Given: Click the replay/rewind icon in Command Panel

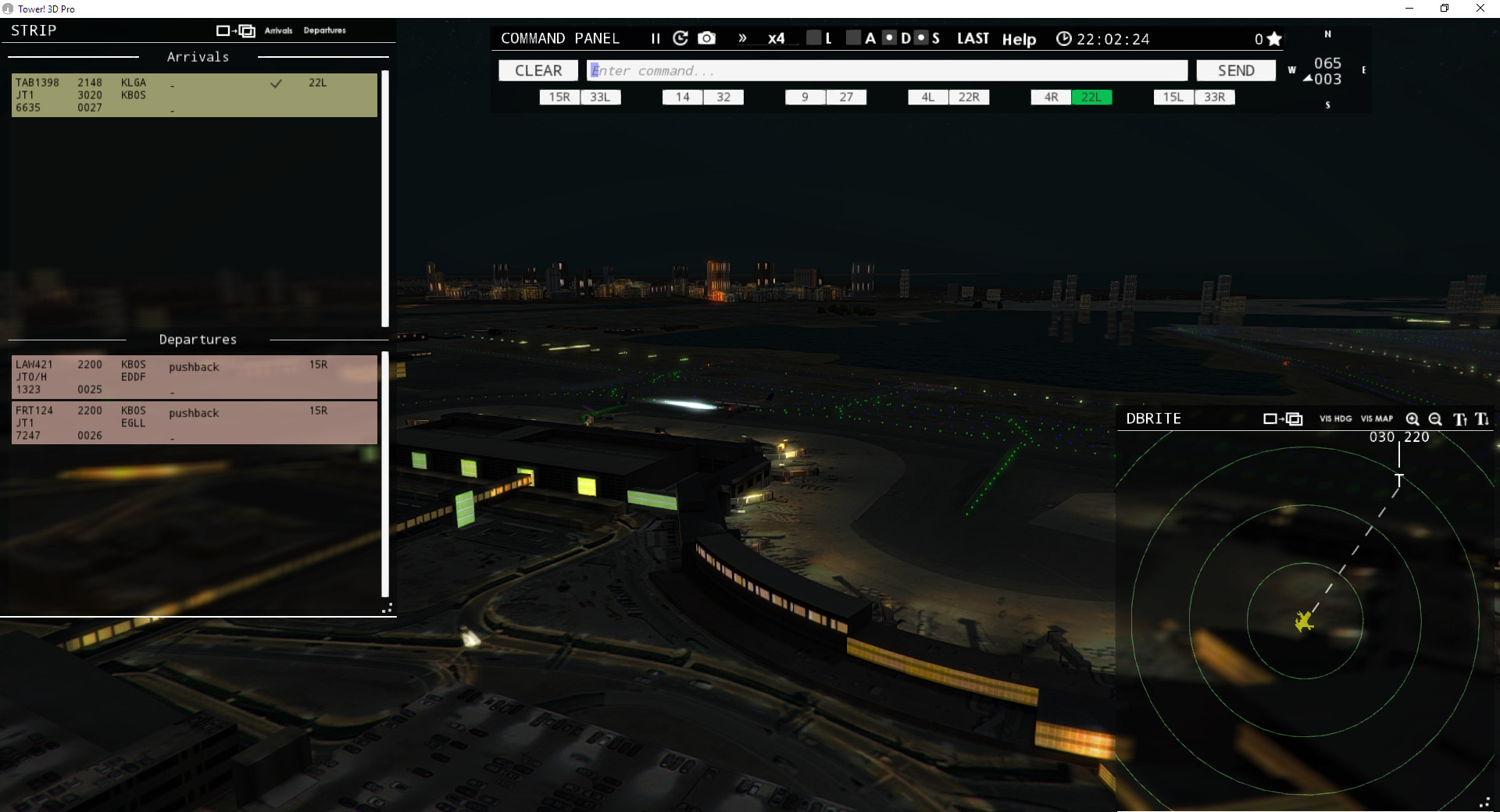Looking at the screenshot, I should pyautogui.click(x=680, y=37).
